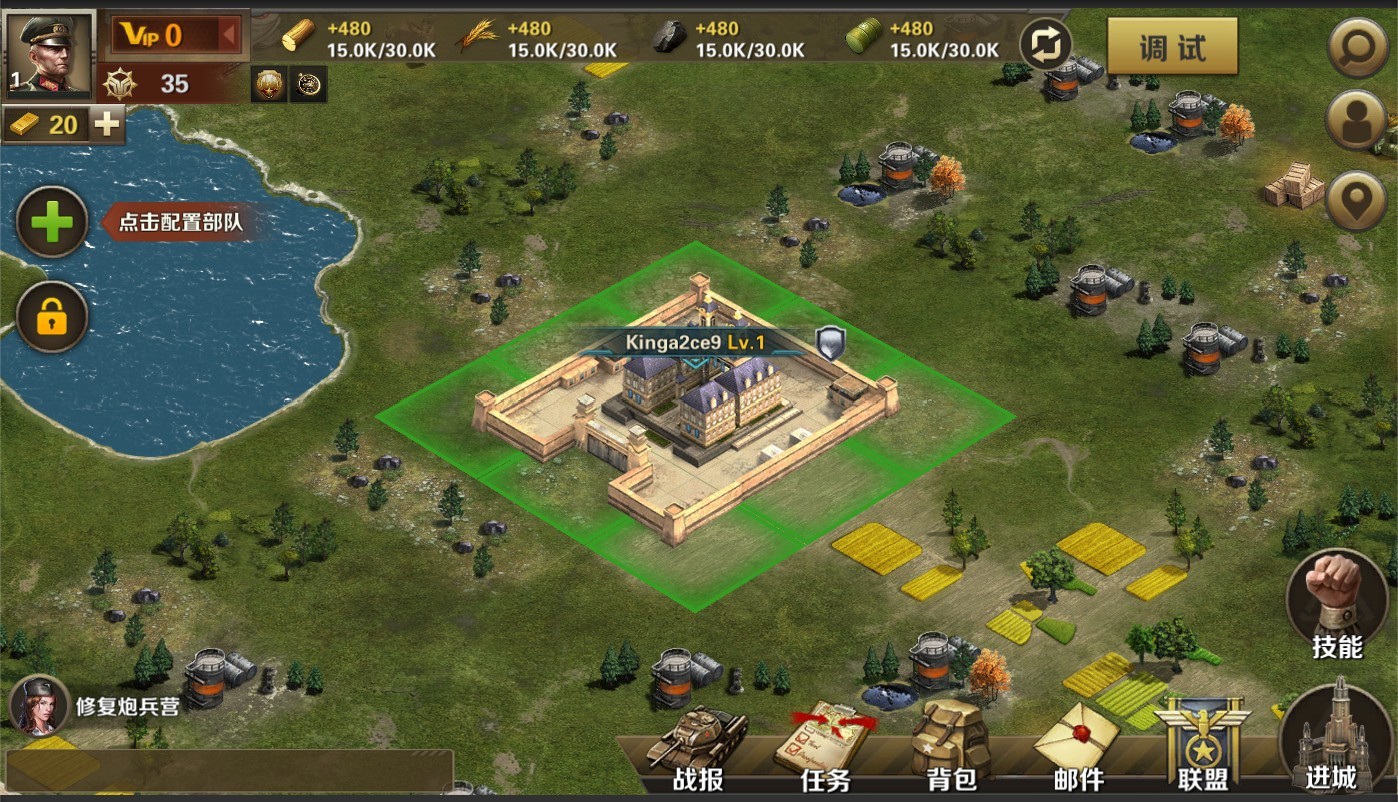Open the 战报 battle reports tank
The width and height of the screenshot is (1398, 802).
(x=698, y=747)
